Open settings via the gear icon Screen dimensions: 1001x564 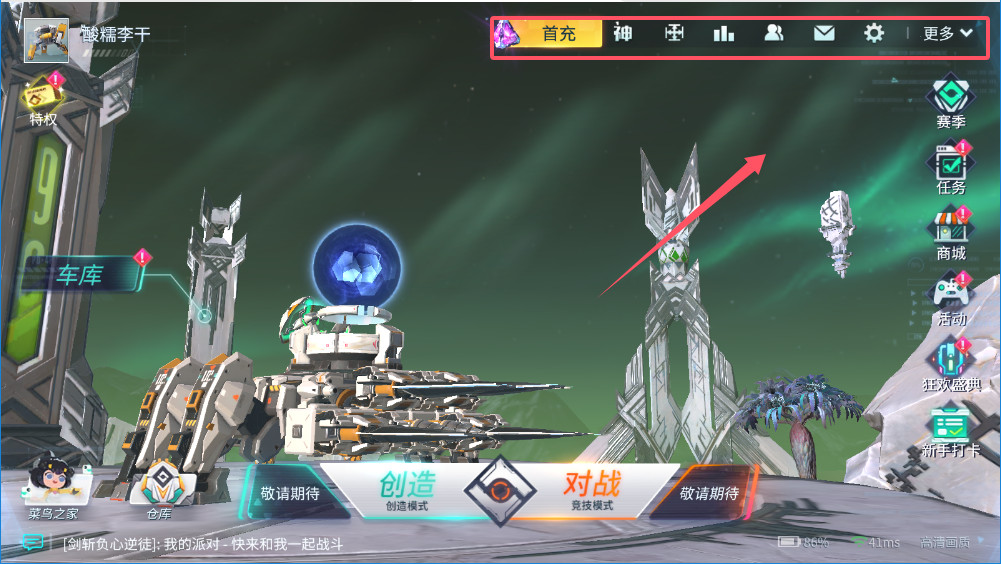tap(874, 33)
